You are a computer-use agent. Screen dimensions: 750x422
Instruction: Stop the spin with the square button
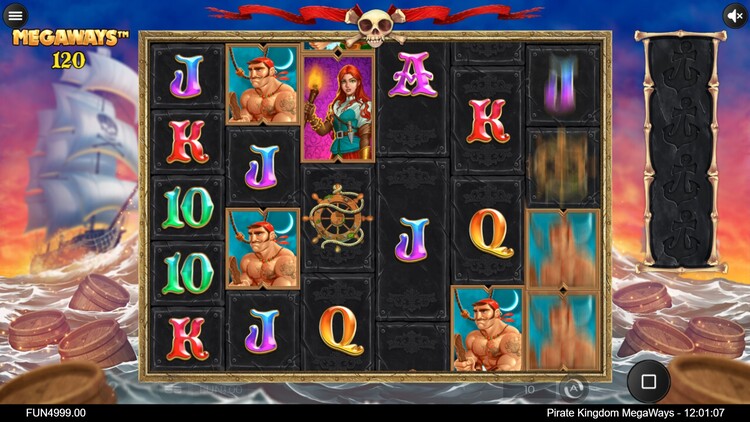click(648, 381)
